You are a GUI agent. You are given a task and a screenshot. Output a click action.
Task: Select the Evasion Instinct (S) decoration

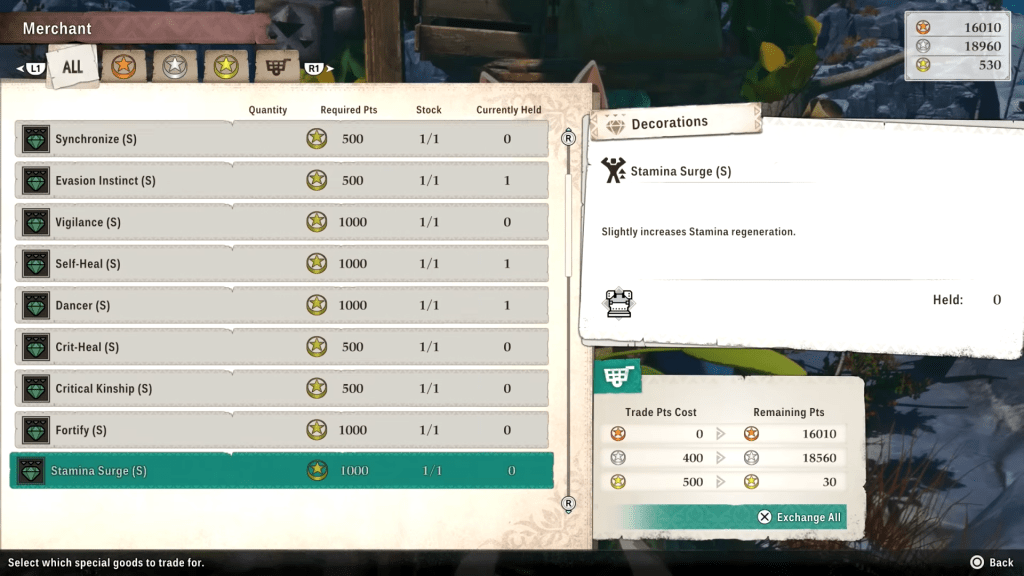point(281,181)
